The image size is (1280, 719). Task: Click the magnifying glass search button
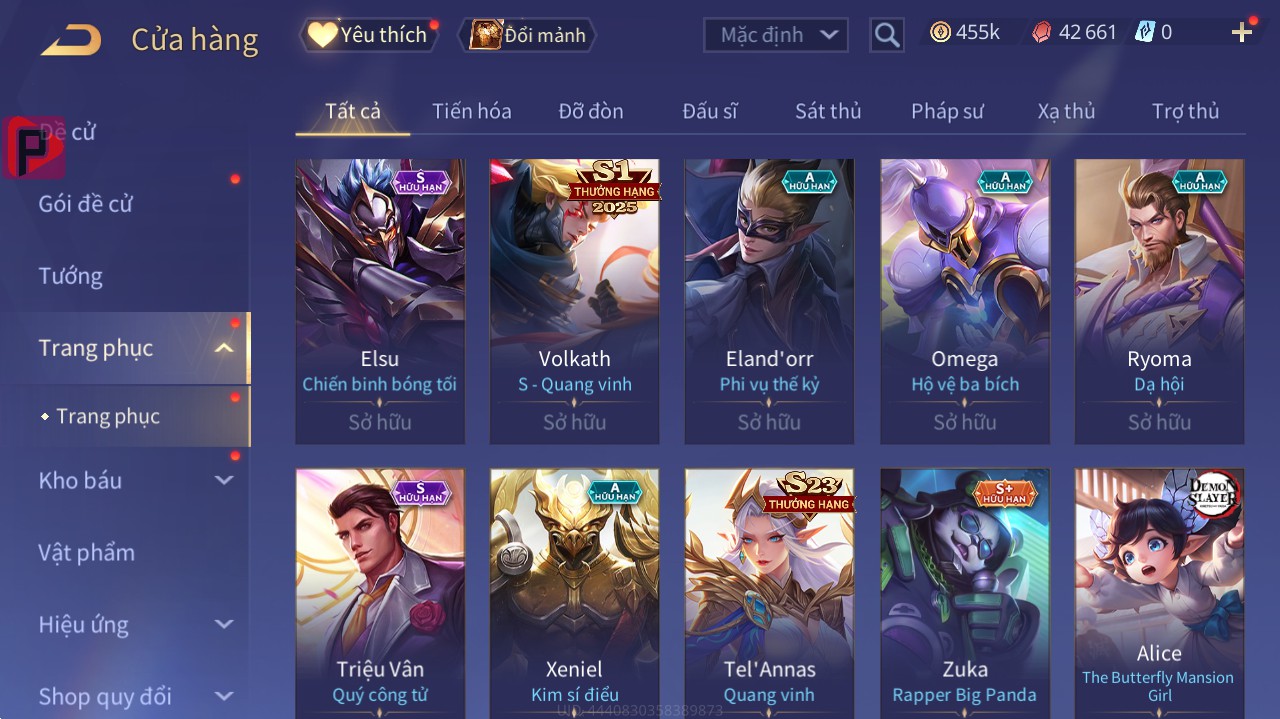pos(886,35)
